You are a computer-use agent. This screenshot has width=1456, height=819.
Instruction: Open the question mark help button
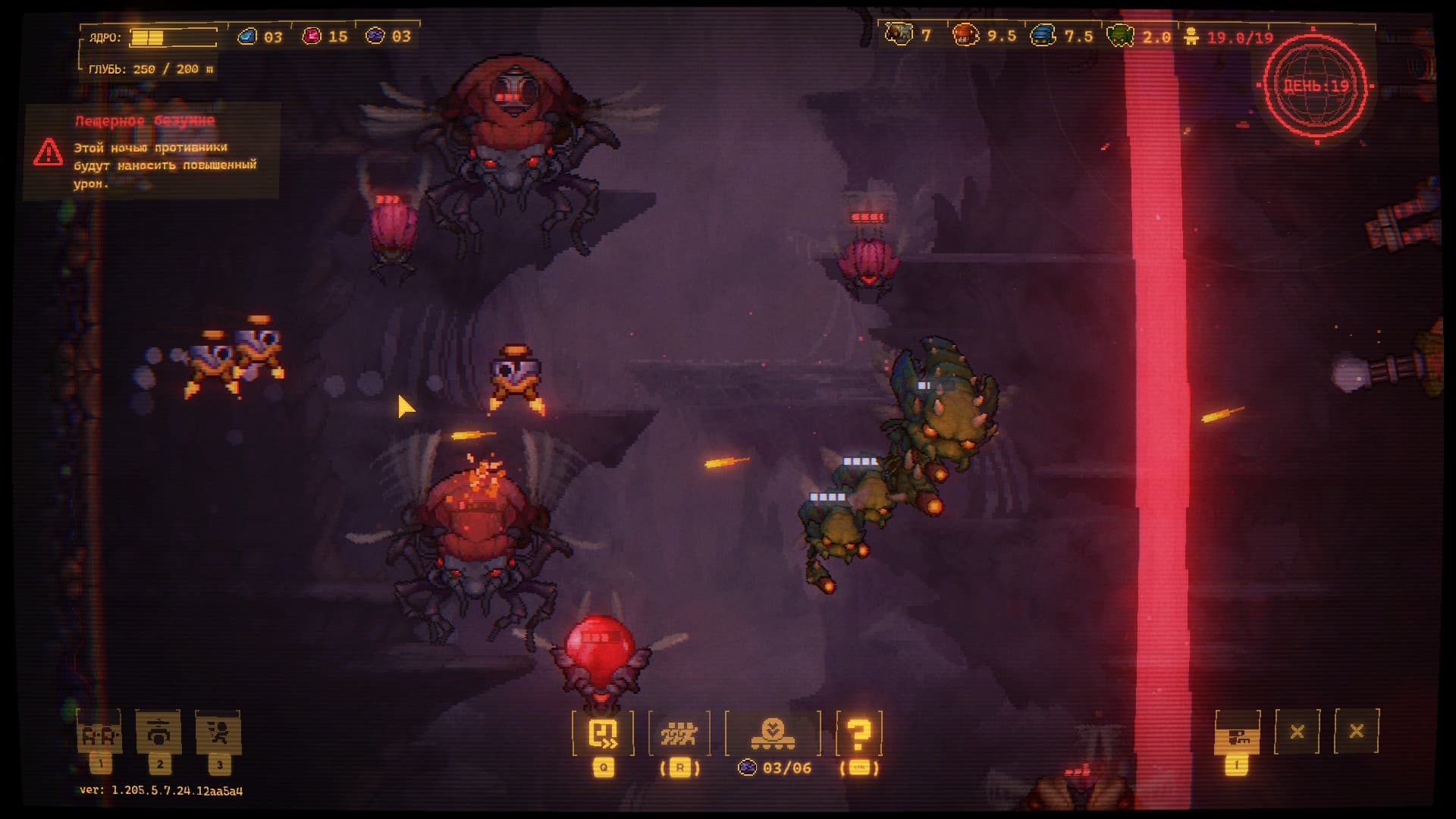(x=858, y=733)
